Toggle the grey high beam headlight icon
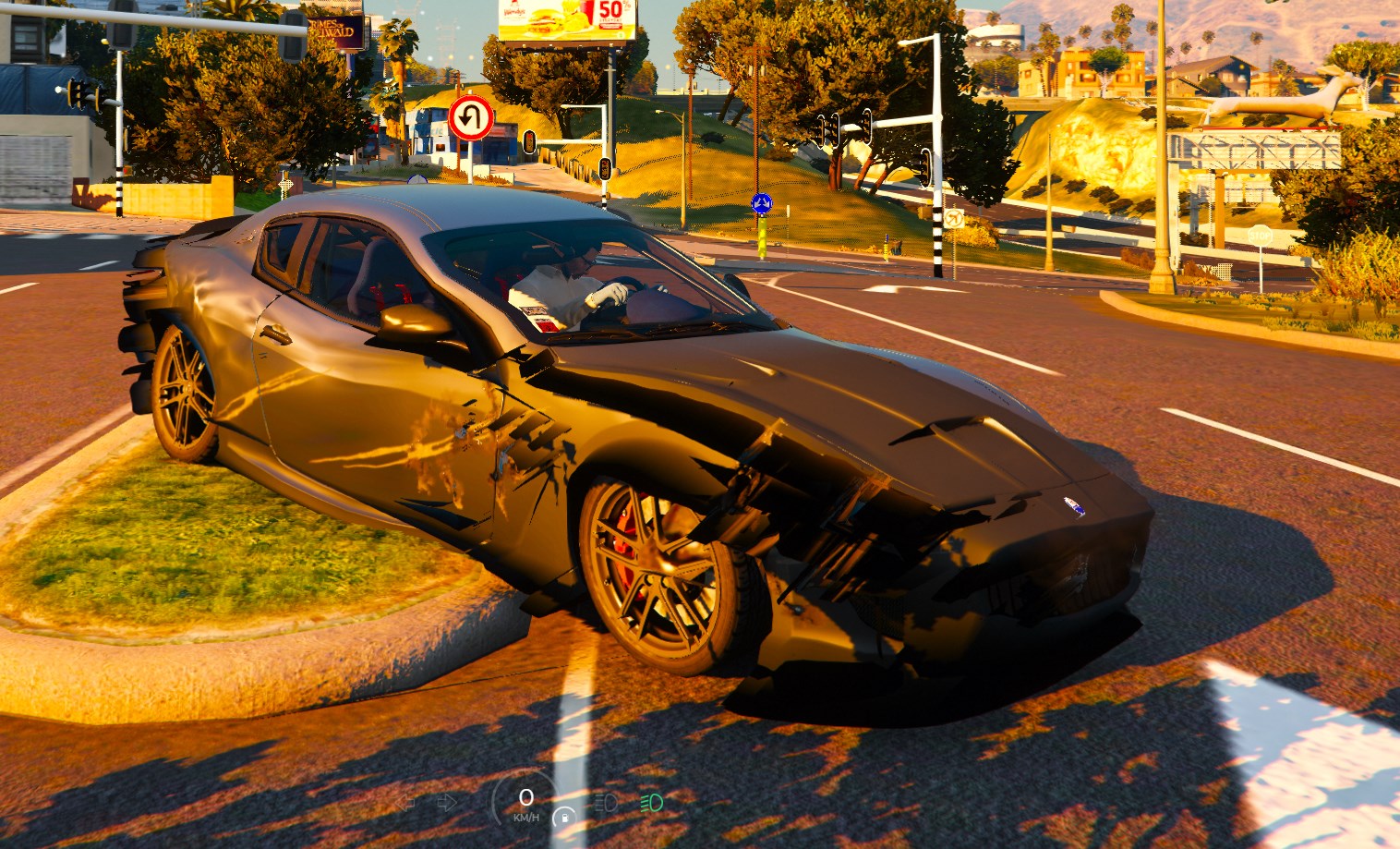This screenshot has height=849, width=1400. coord(606,802)
